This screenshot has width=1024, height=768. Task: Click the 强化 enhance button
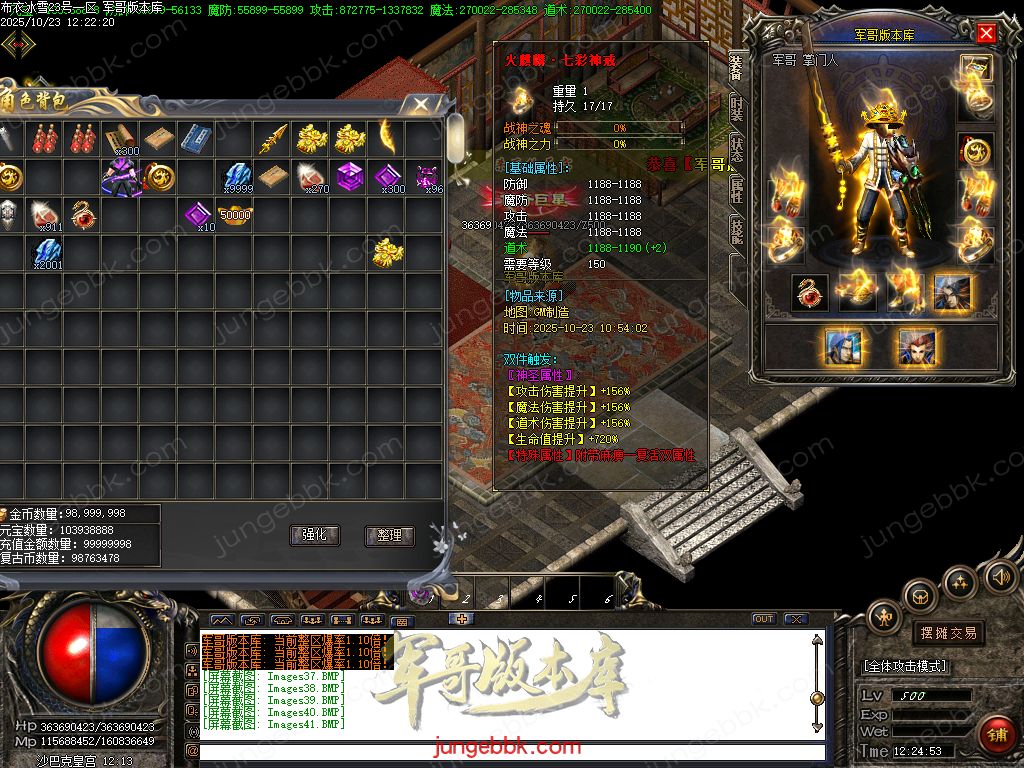click(x=314, y=535)
